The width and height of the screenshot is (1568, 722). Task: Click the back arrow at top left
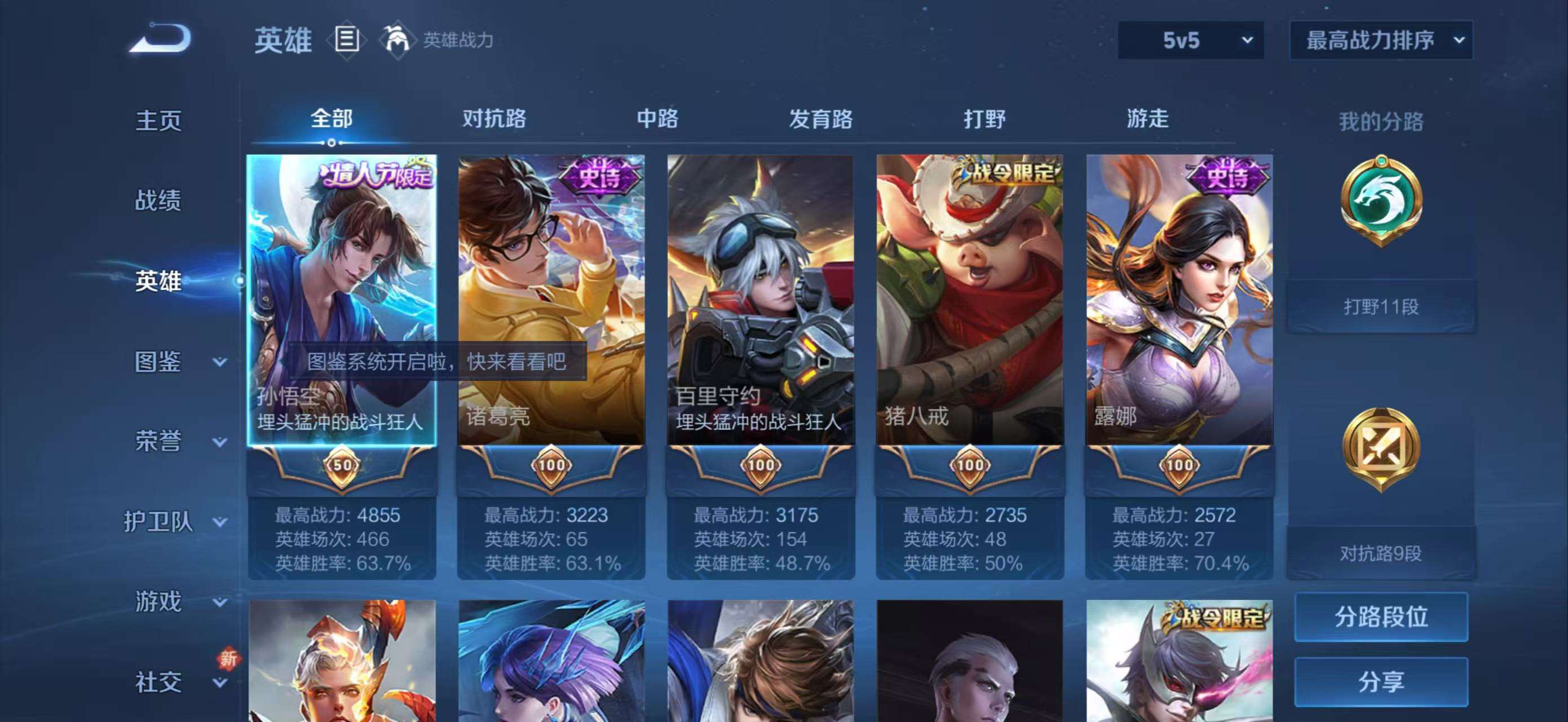tap(160, 38)
